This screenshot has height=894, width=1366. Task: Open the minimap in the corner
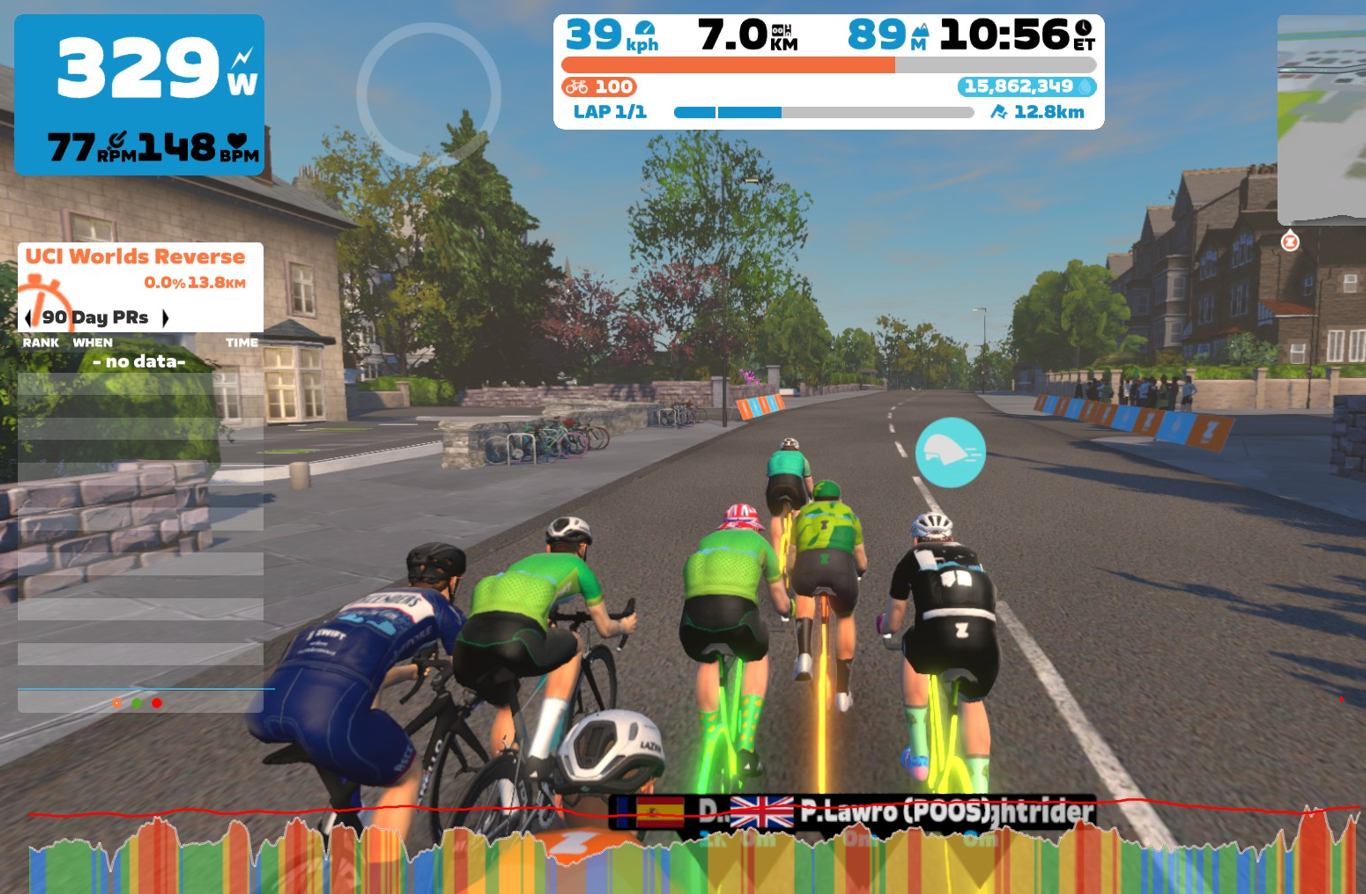[x=1322, y=120]
